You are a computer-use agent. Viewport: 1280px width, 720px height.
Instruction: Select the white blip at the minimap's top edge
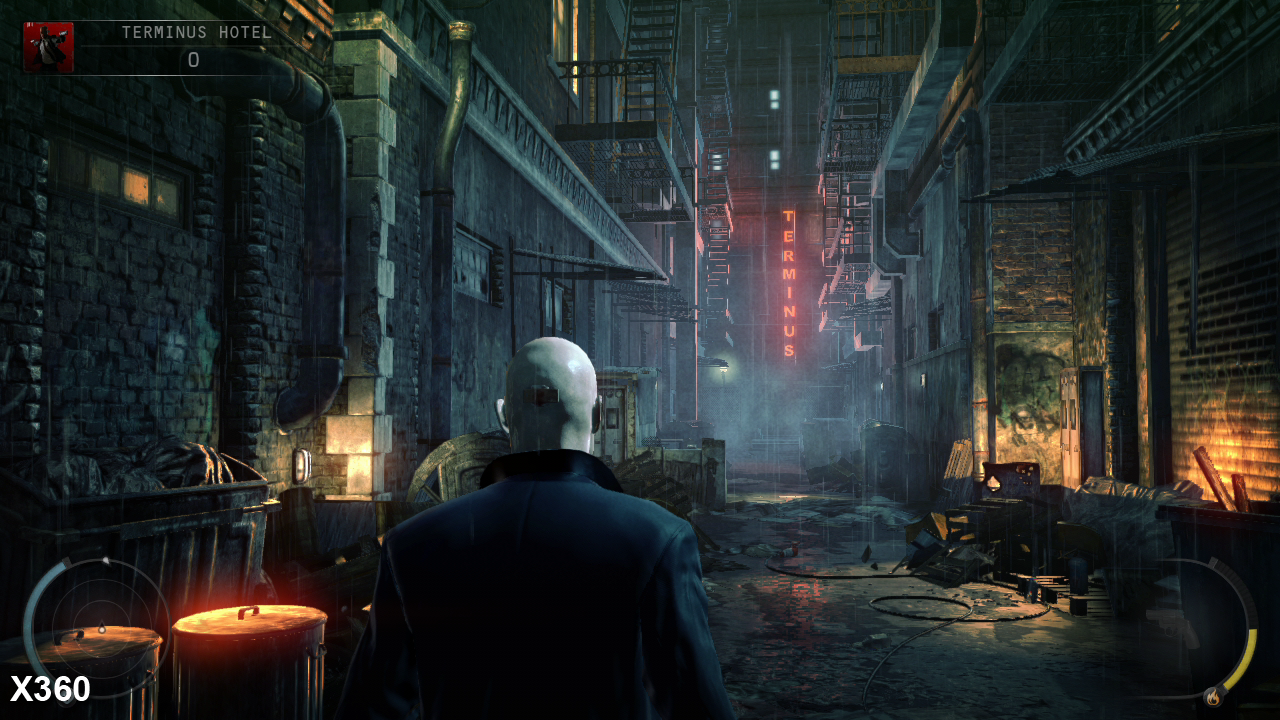pos(106,560)
